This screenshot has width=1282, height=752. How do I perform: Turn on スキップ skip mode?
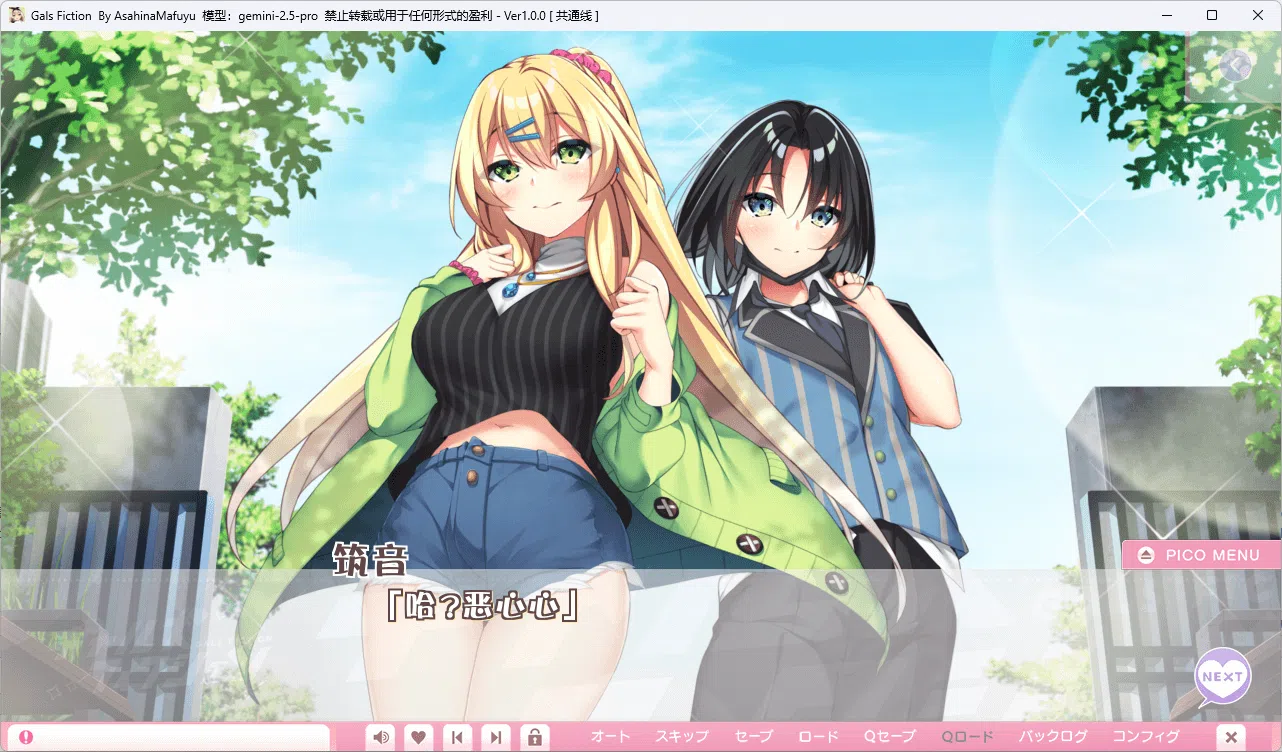(x=681, y=736)
